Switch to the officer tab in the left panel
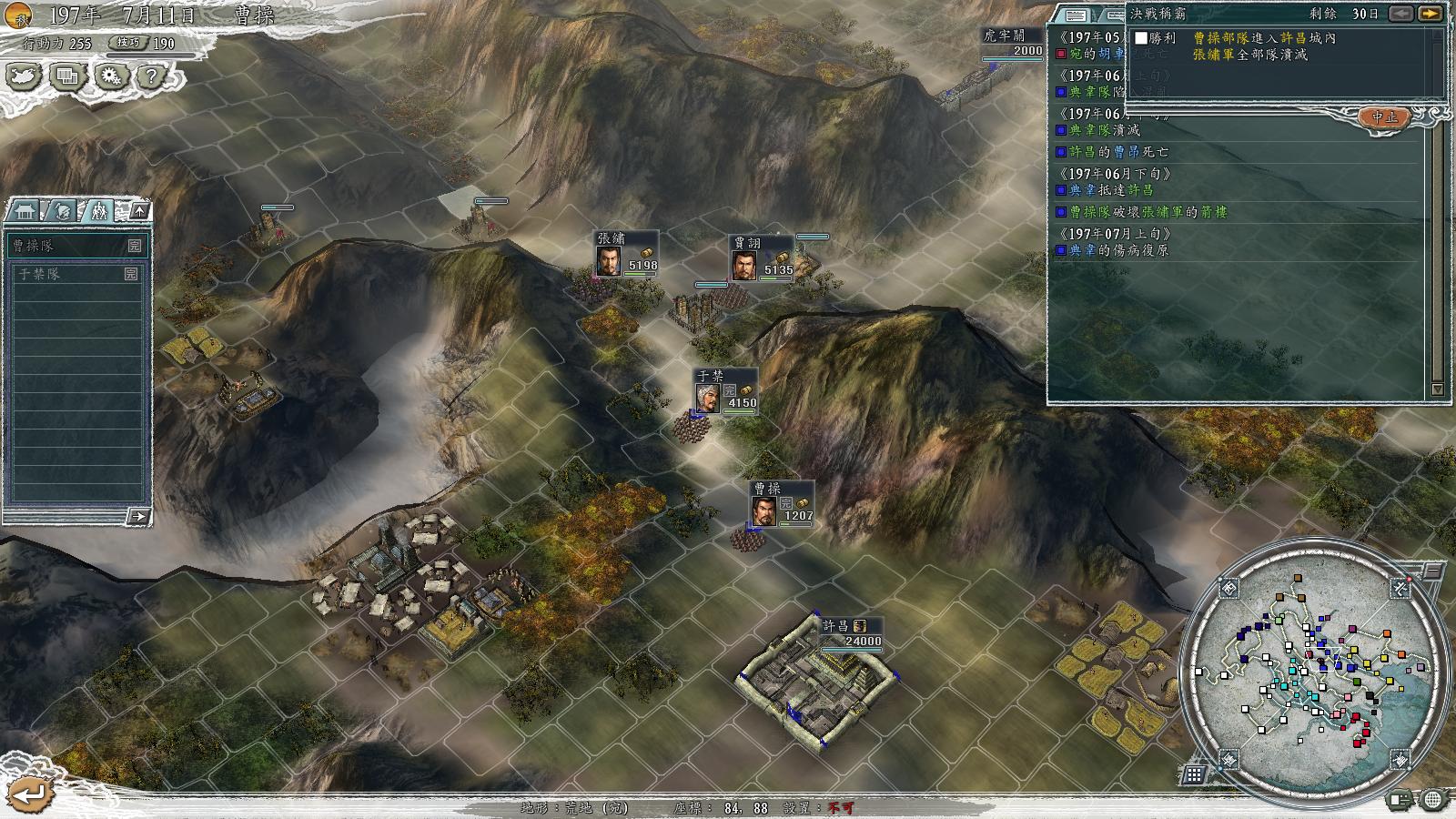Viewport: 1456px width, 819px height. (63, 211)
